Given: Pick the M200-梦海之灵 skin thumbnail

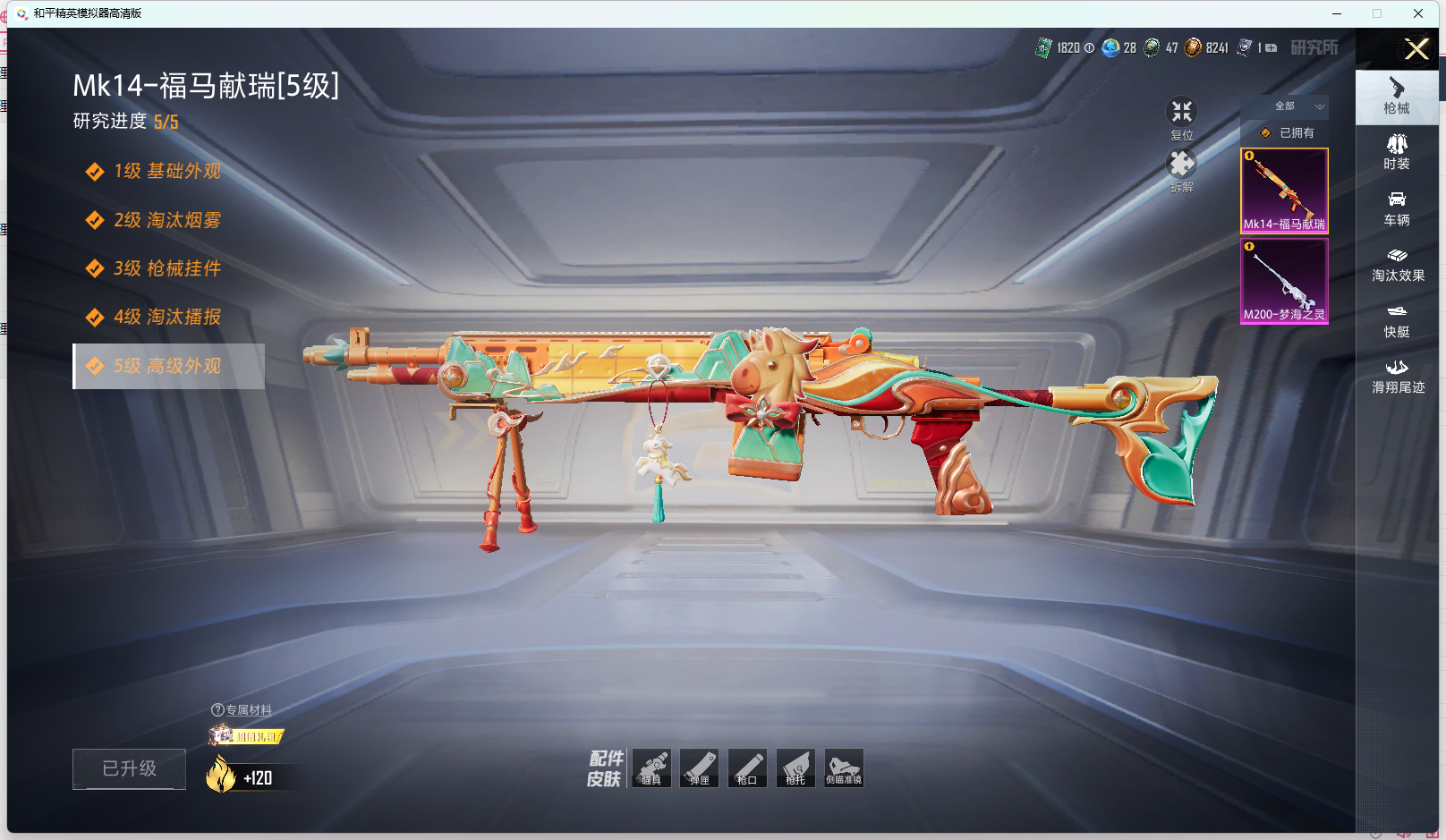Looking at the screenshot, I should point(1284,281).
